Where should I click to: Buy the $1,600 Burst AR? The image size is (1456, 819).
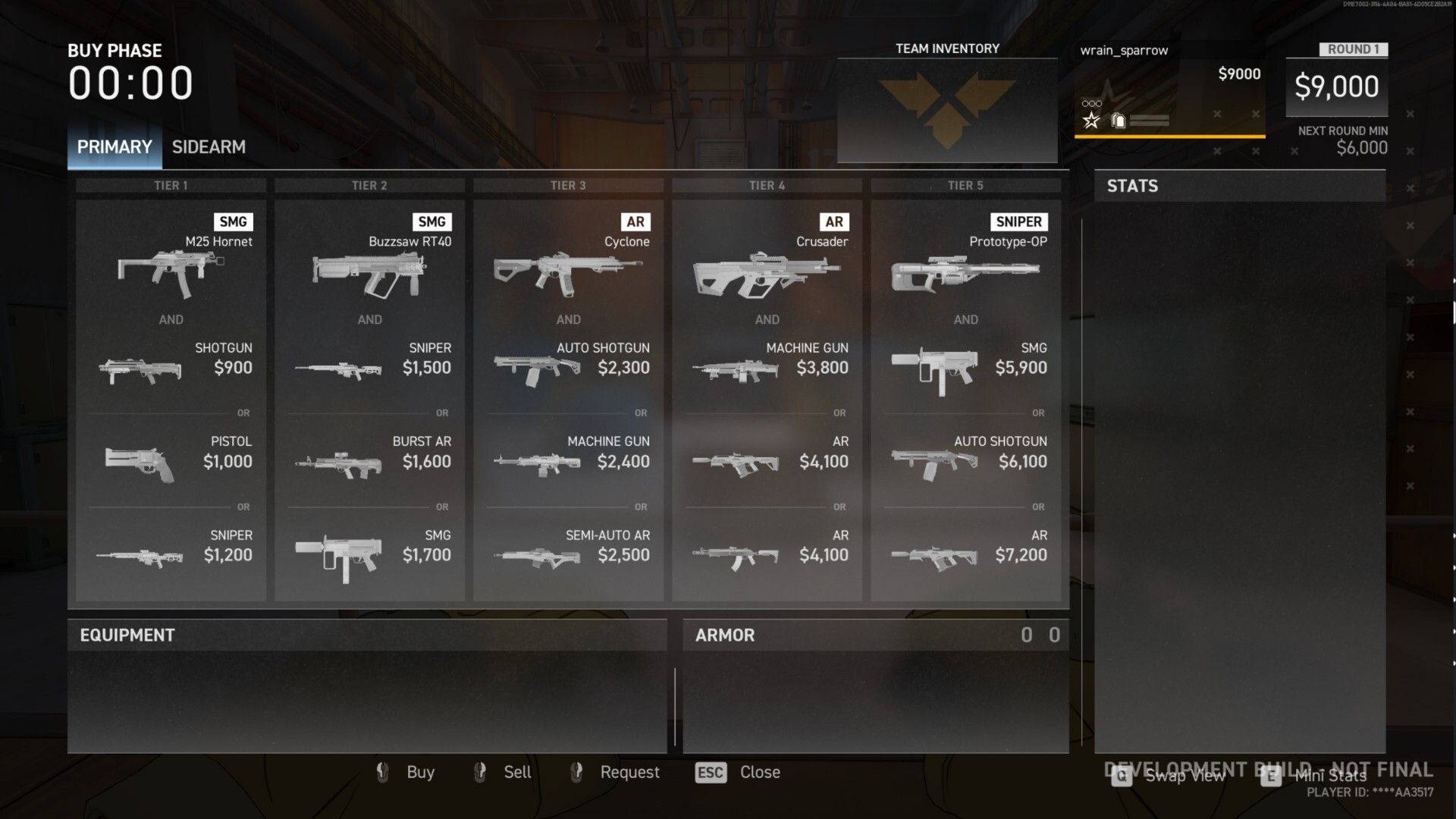click(369, 461)
